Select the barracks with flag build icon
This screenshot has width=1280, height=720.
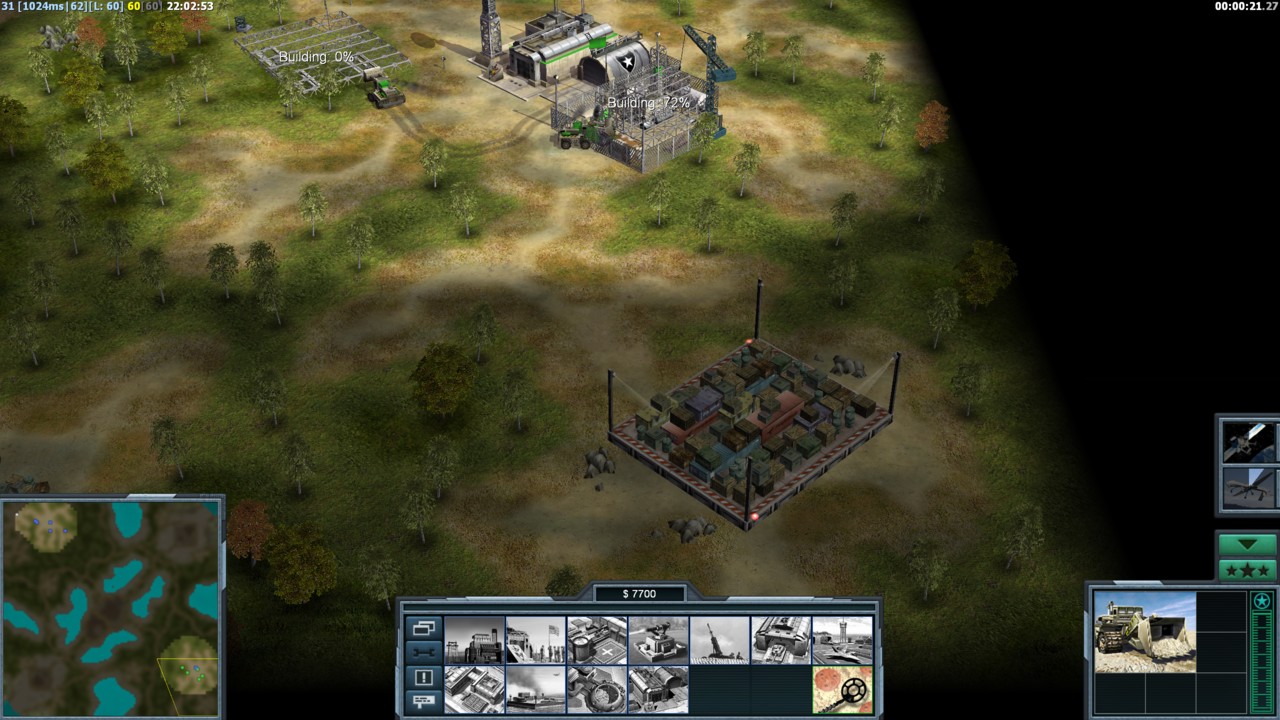[535, 640]
